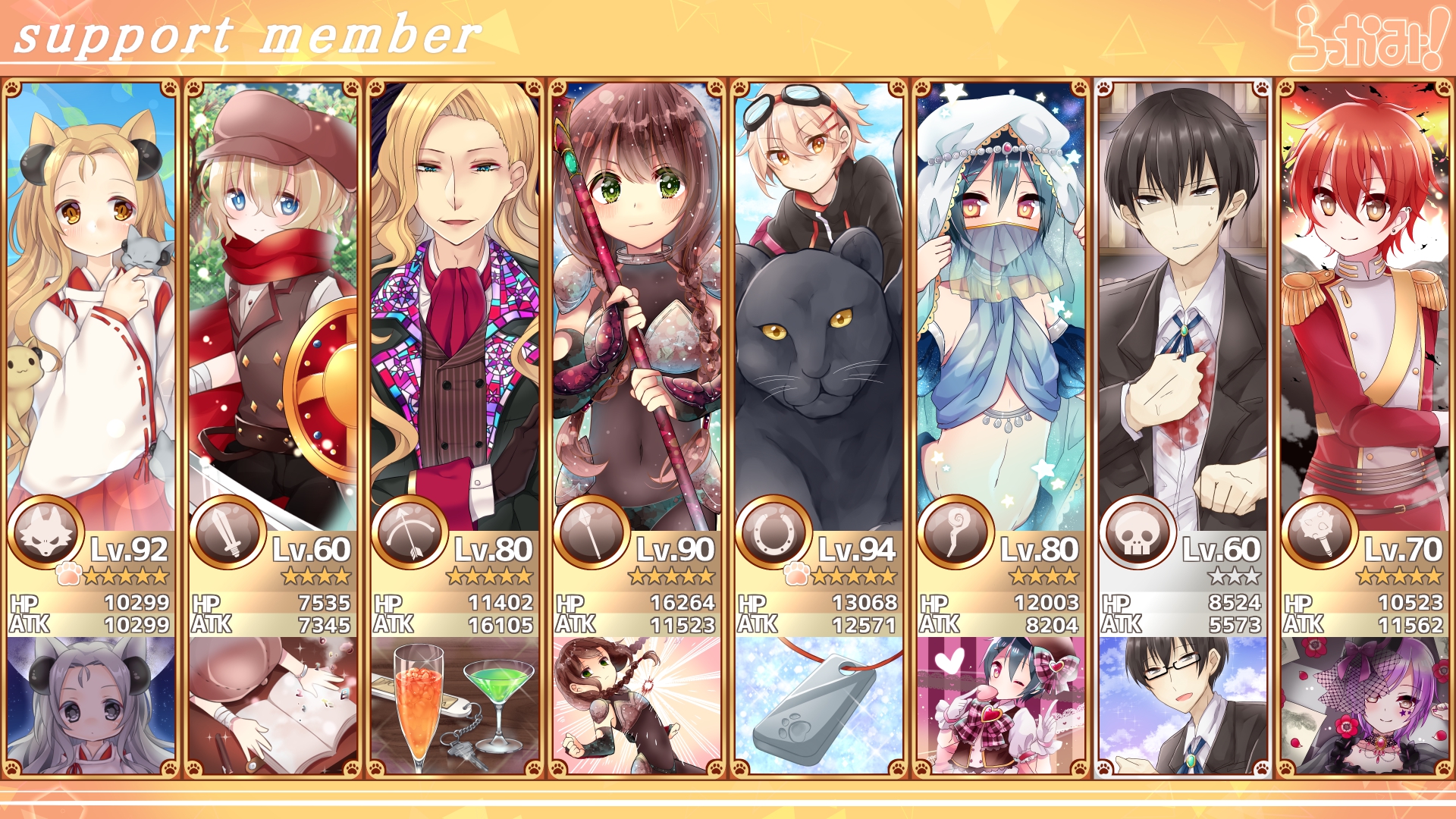Viewport: 1456px width, 819px height.
Task: Select the Lv.90 green-eyed spear girl card
Action: (x=637, y=303)
